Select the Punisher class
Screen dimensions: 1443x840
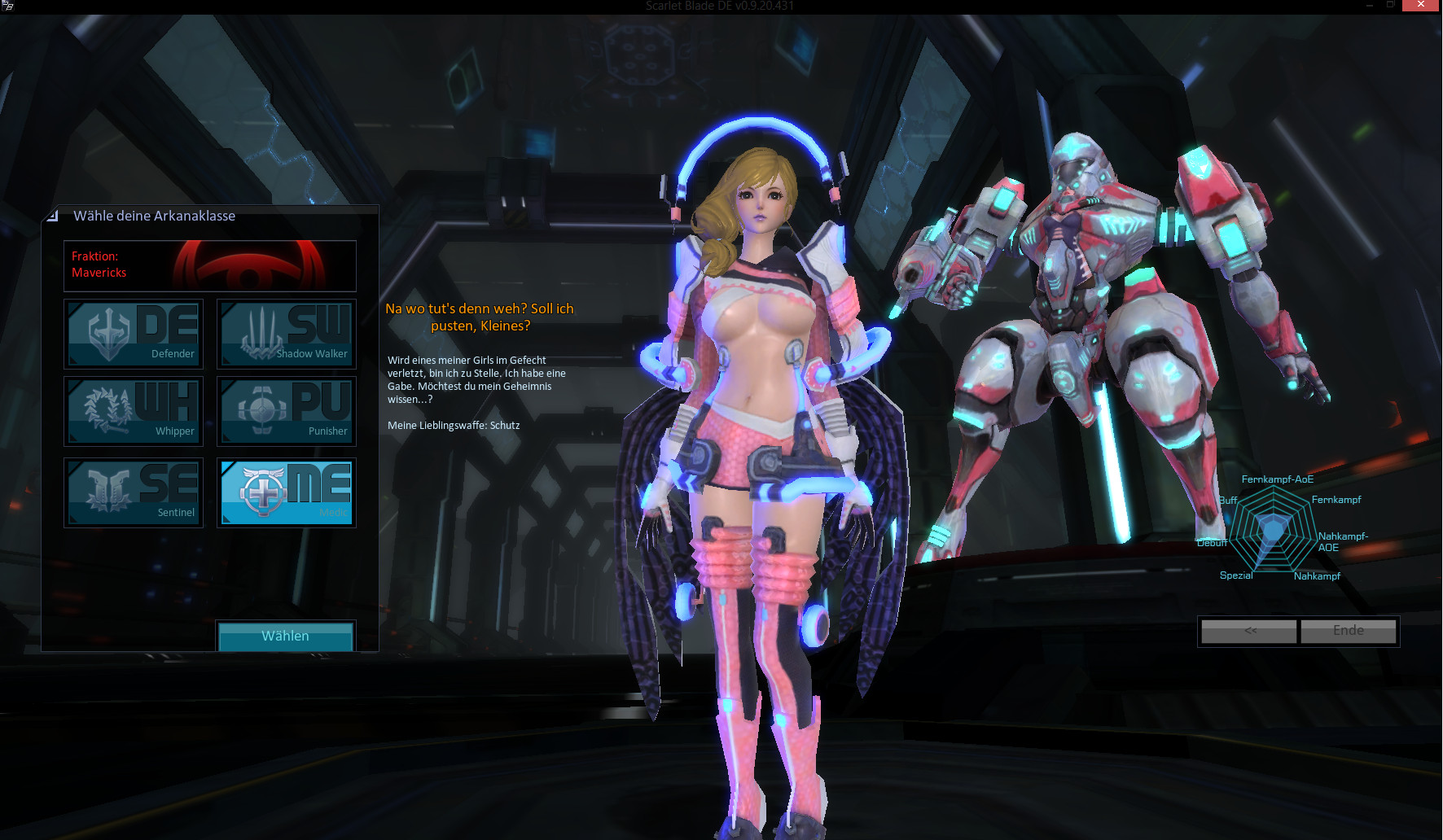pos(286,411)
